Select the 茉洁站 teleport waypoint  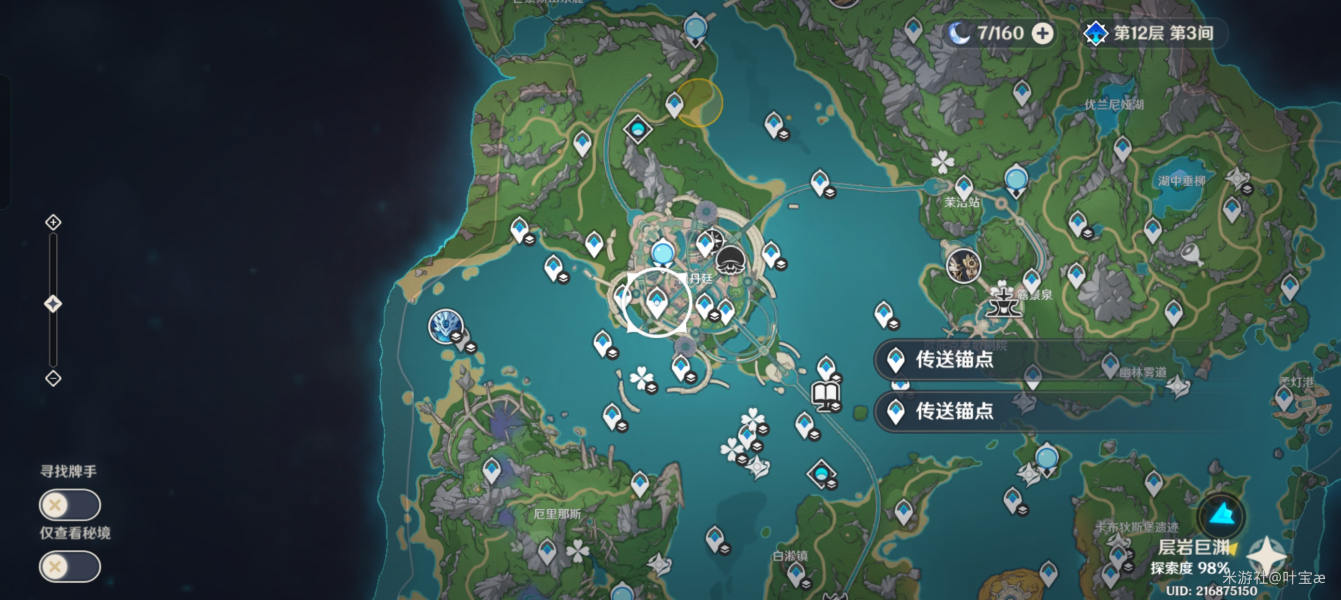[964, 188]
